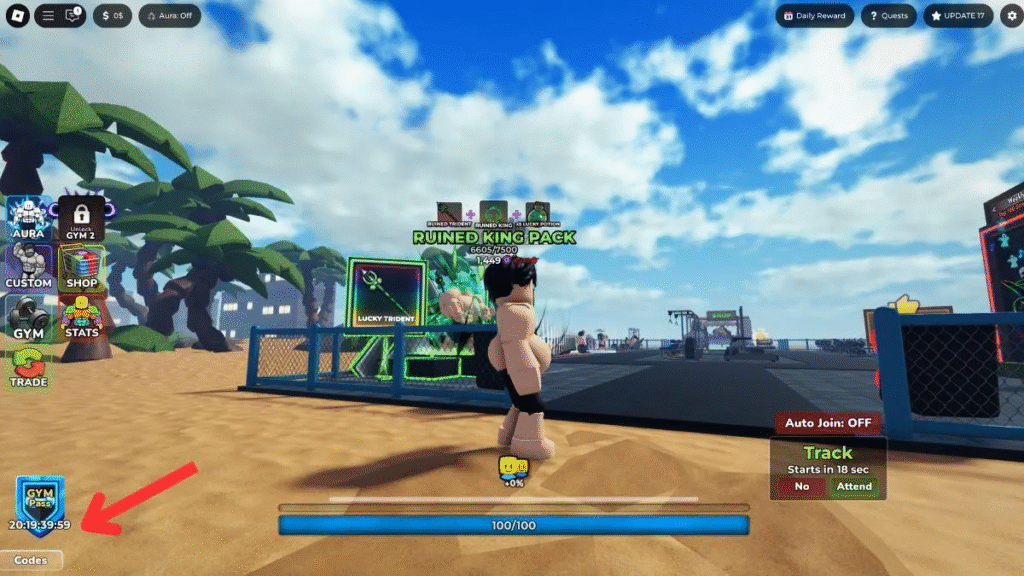Open the Aura menu icon

pos(29,217)
